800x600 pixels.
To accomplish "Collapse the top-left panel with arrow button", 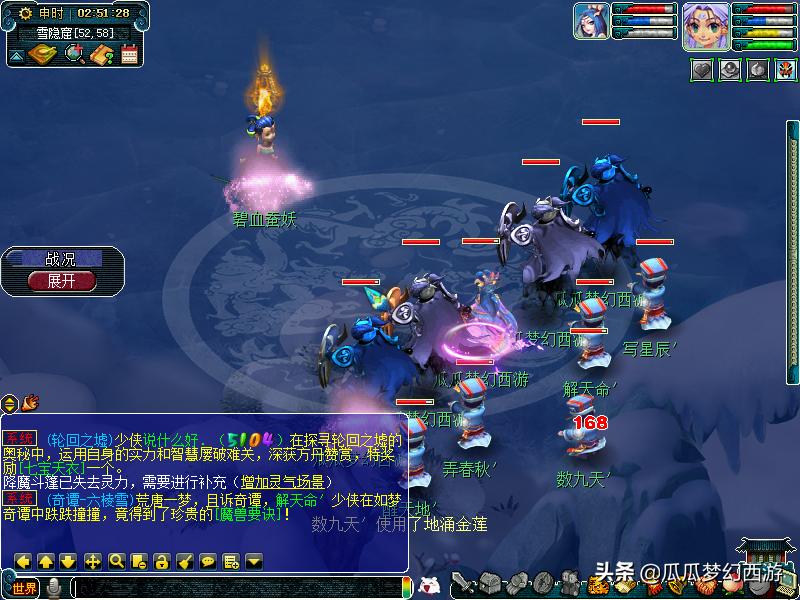I will coord(17,56).
